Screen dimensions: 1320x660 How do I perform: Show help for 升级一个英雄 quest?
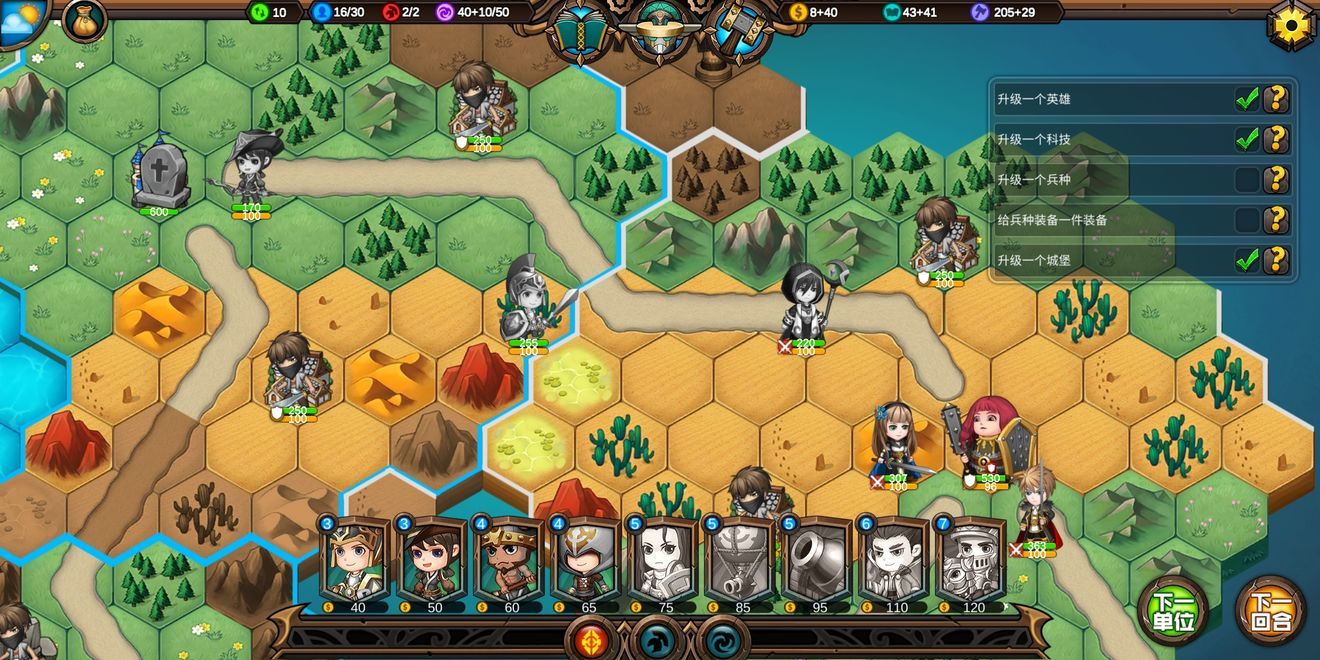click(x=1275, y=99)
